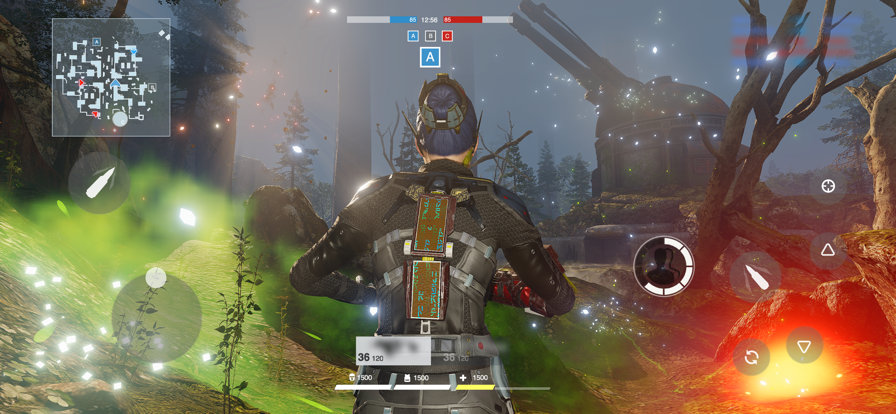896x414 pixels.
Task: Select the active weapon slot showing 36 ammo
Action: (x=394, y=350)
